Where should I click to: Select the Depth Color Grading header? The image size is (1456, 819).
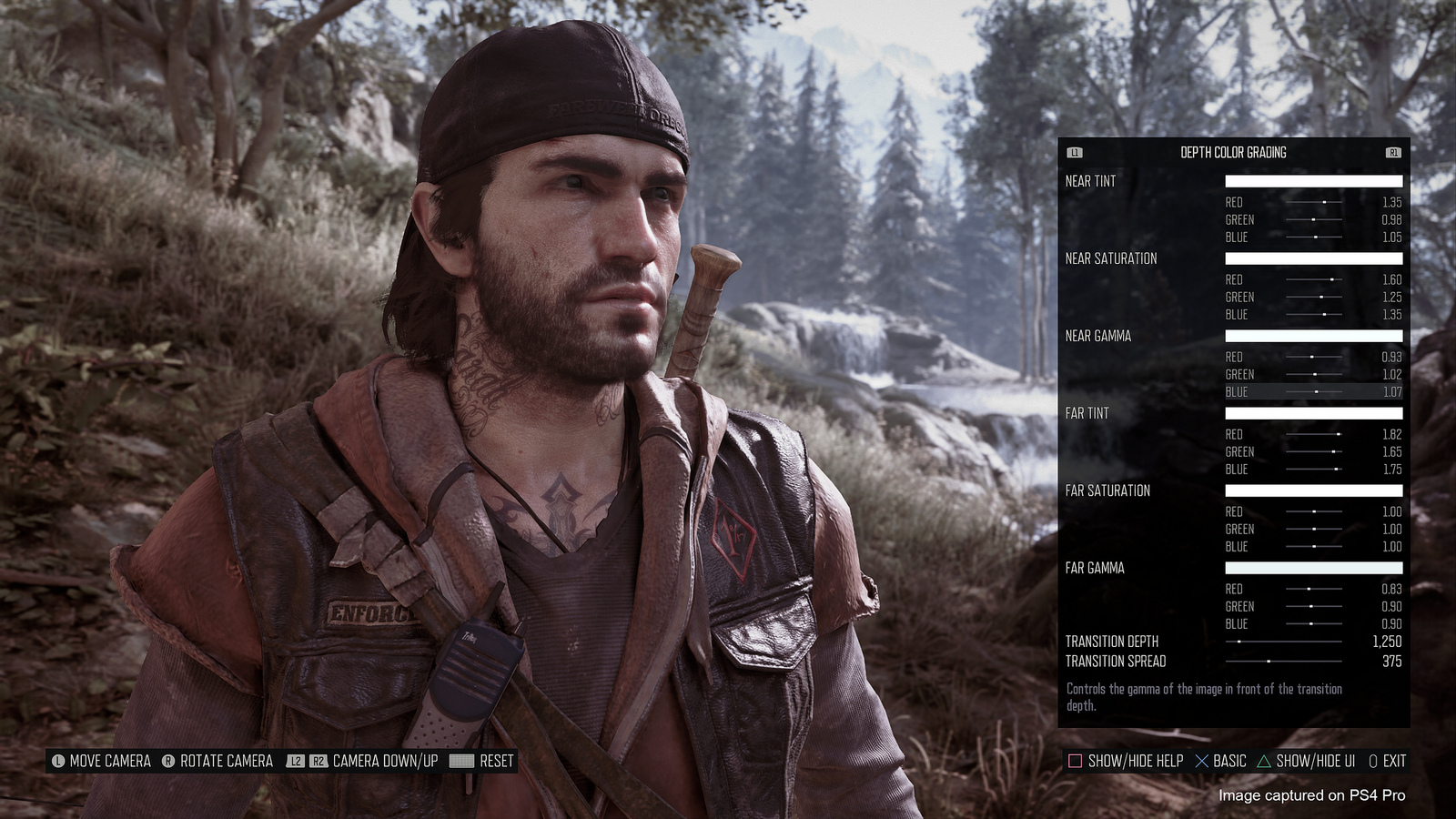(x=1233, y=152)
